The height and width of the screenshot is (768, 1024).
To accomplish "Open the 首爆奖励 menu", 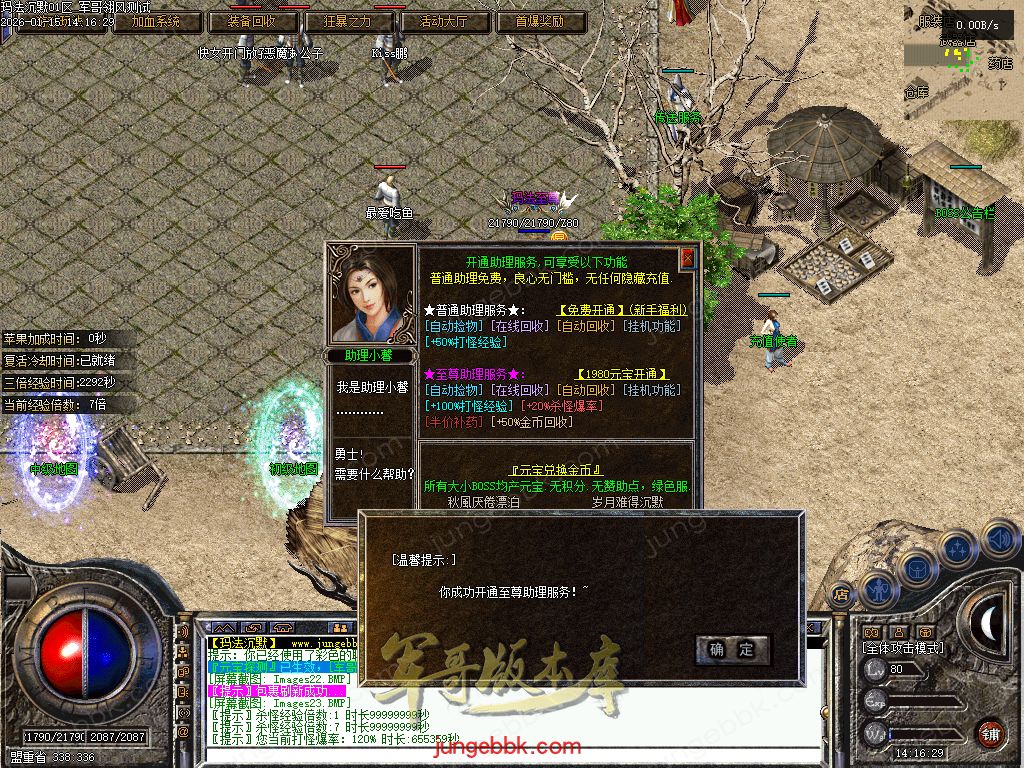I will click(x=541, y=21).
